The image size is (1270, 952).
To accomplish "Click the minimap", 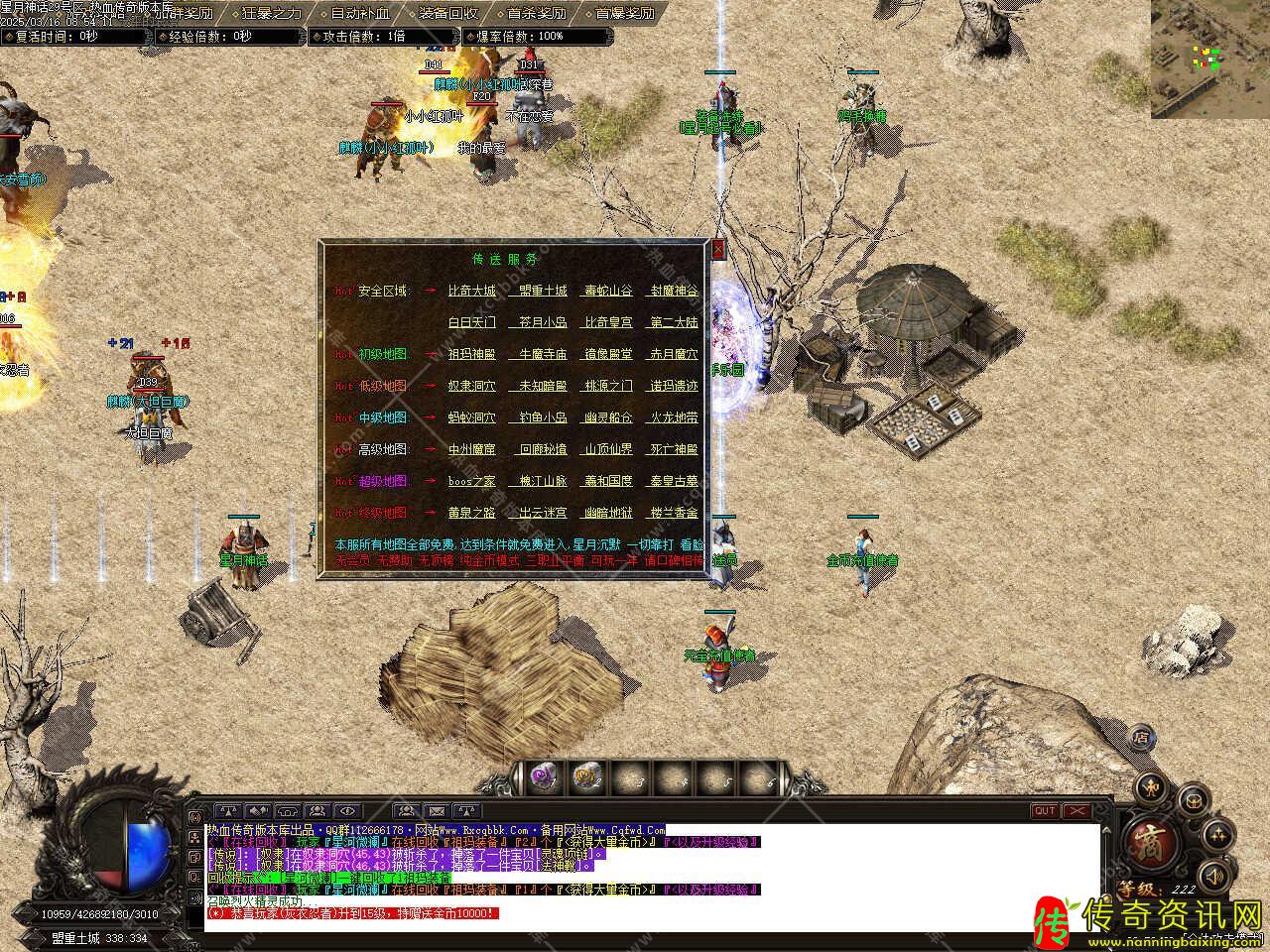I will pyautogui.click(x=1210, y=59).
